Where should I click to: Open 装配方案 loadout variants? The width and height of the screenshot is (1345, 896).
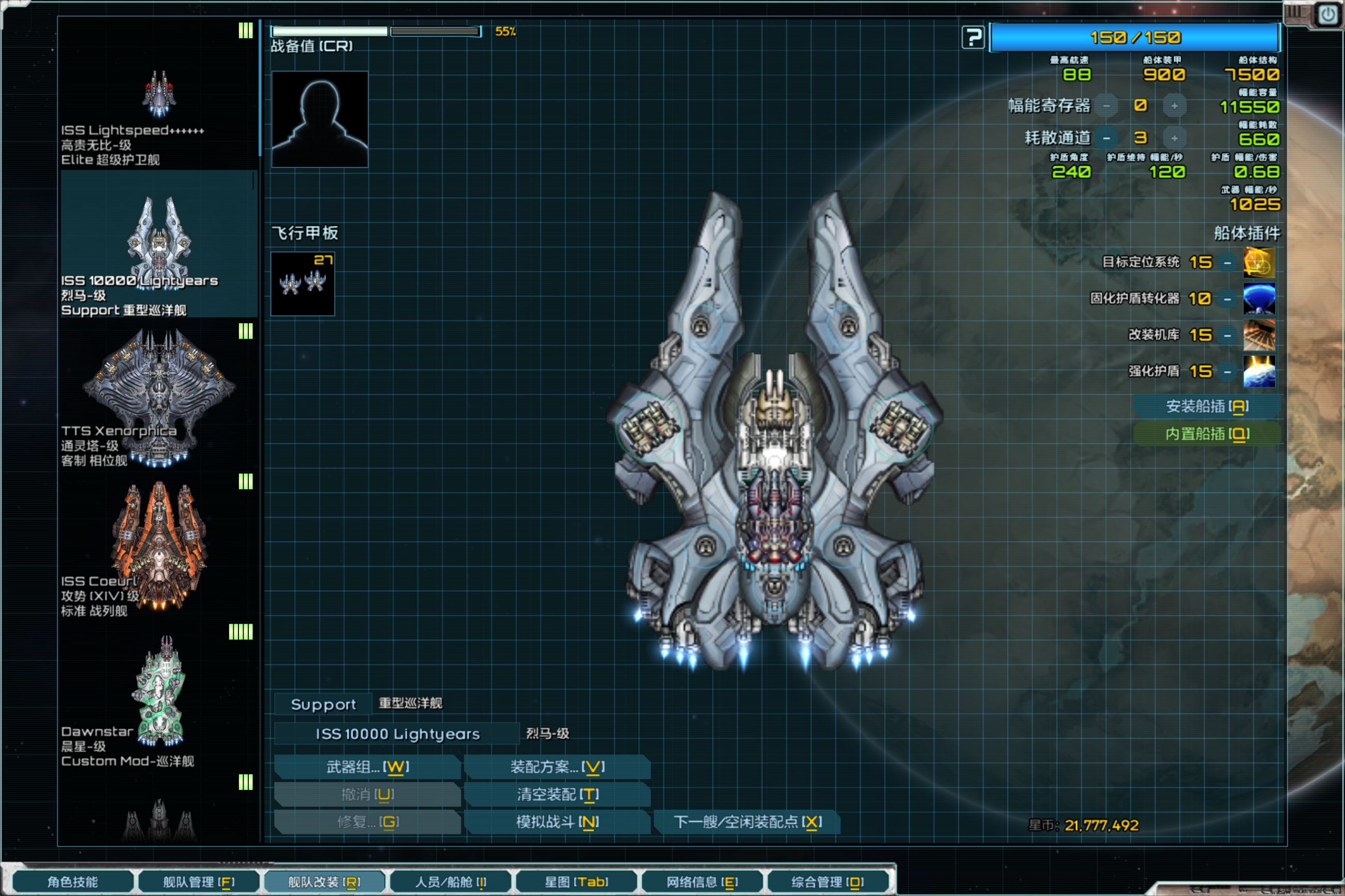pyautogui.click(x=557, y=767)
